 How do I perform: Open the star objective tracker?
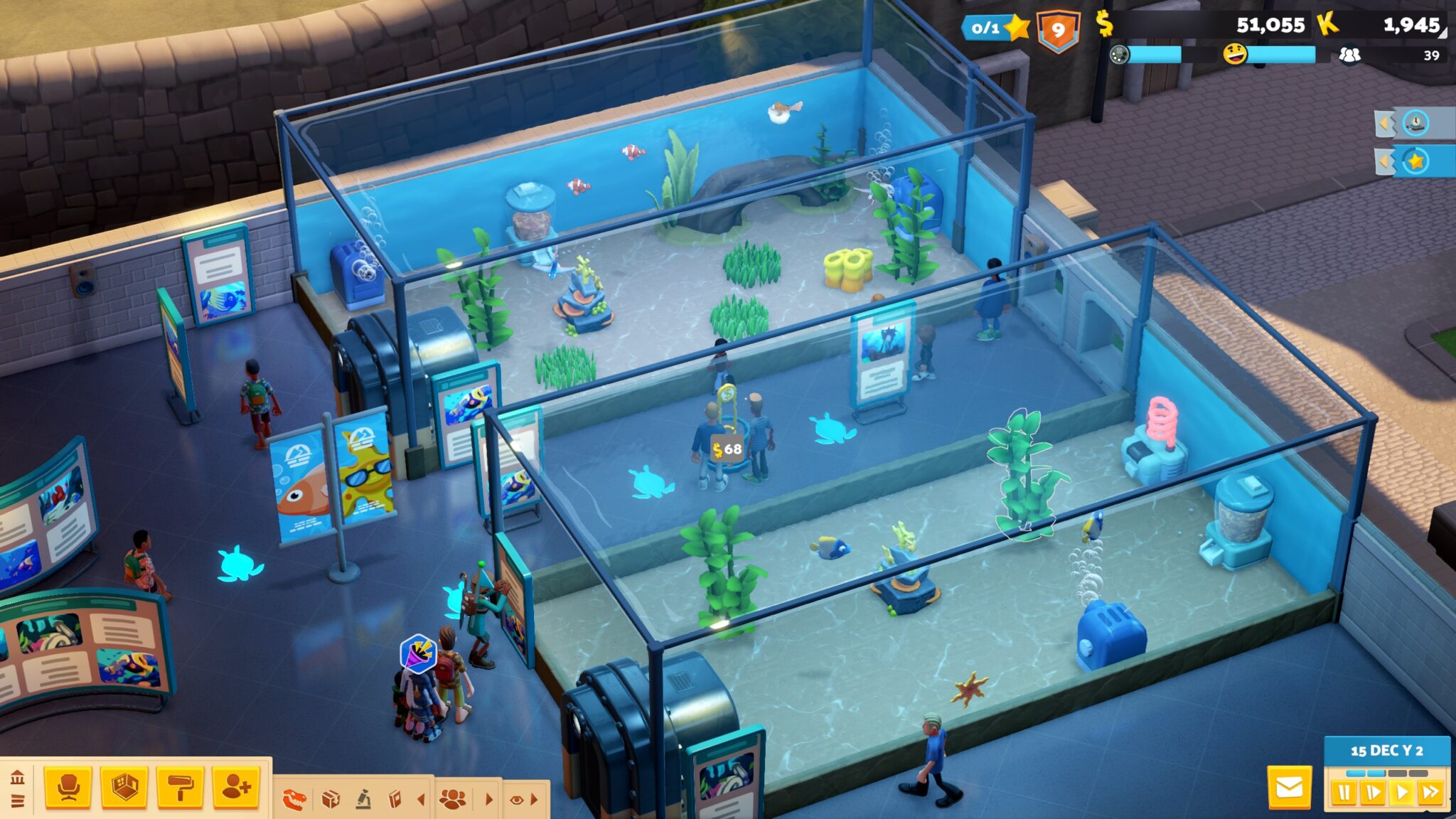tap(1415, 162)
